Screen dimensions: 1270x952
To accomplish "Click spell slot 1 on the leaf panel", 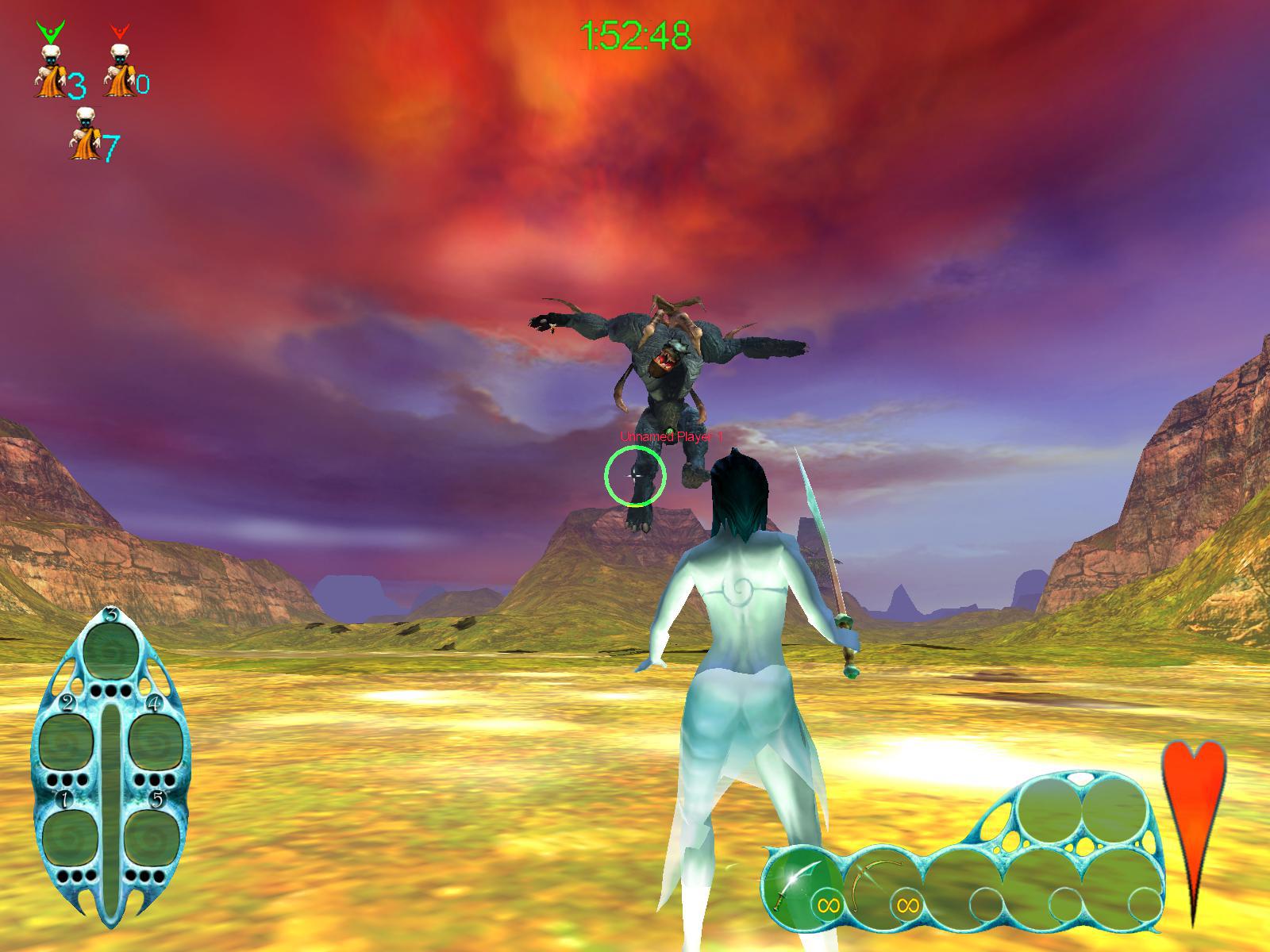I will point(71,839).
